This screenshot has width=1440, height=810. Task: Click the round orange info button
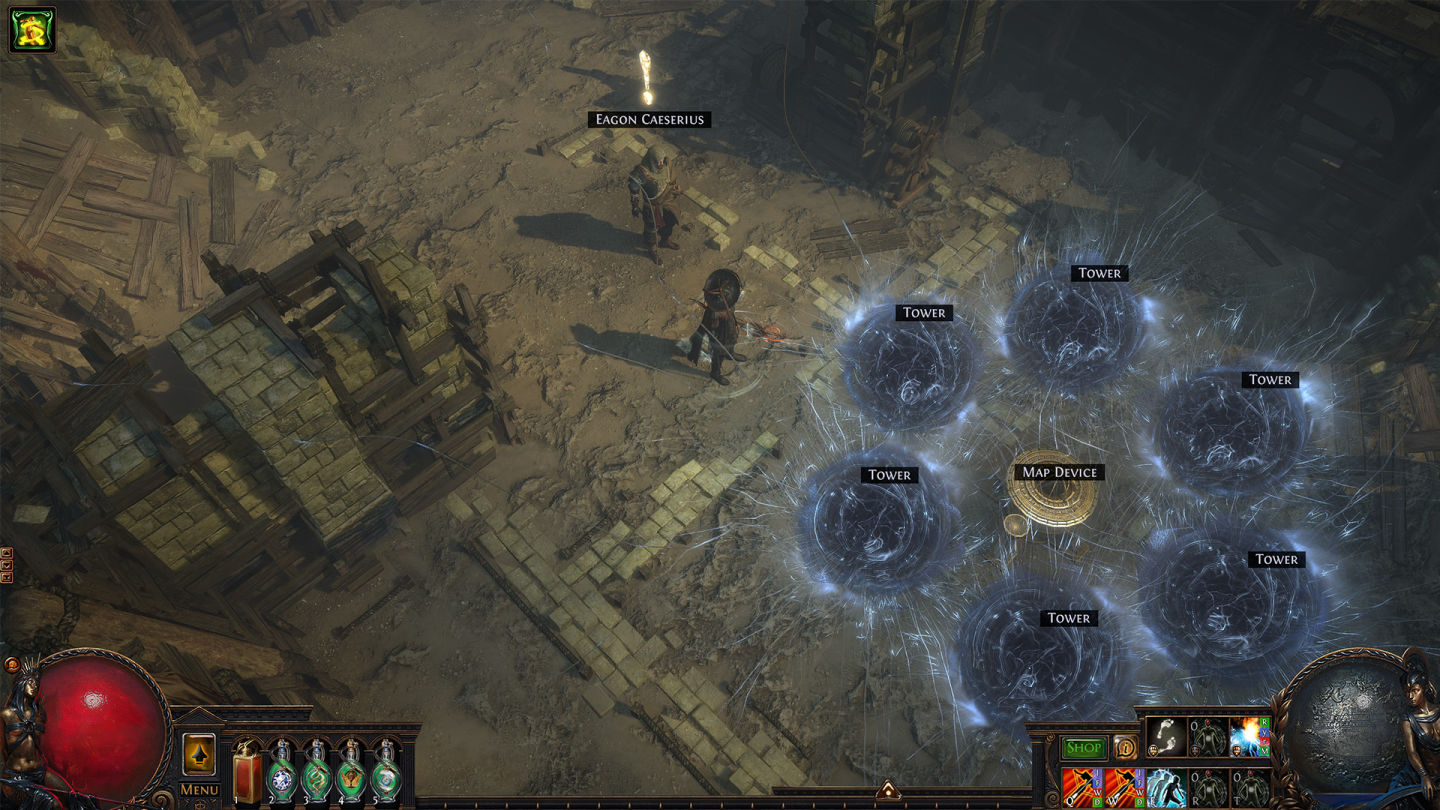(1124, 747)
